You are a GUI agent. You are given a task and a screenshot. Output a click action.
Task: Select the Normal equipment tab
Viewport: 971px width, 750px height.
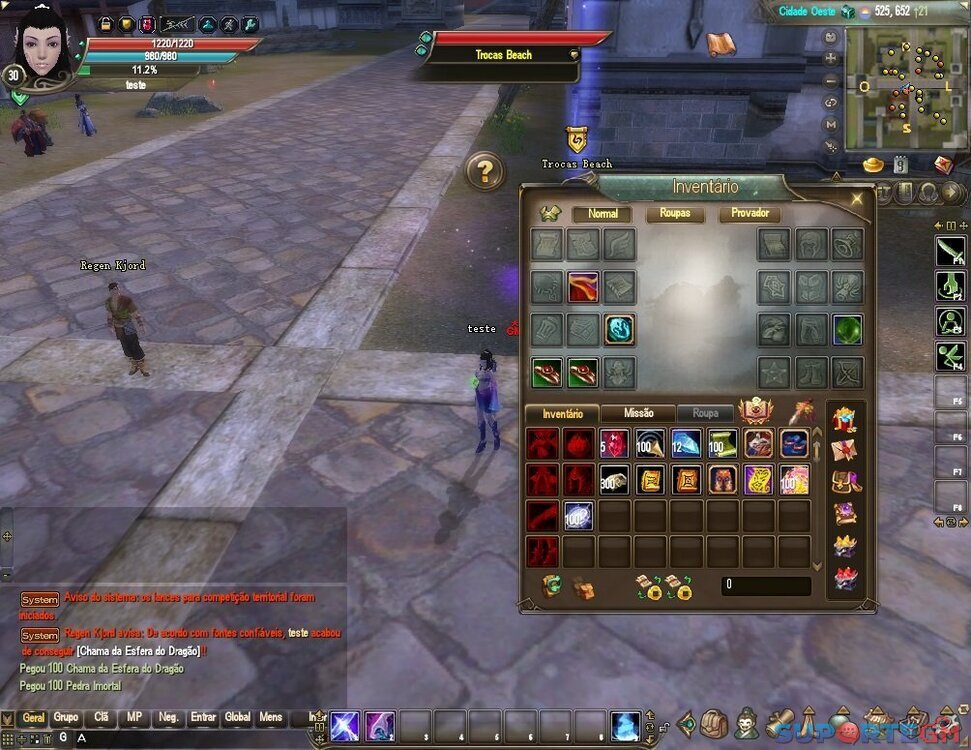click(602, 214)
